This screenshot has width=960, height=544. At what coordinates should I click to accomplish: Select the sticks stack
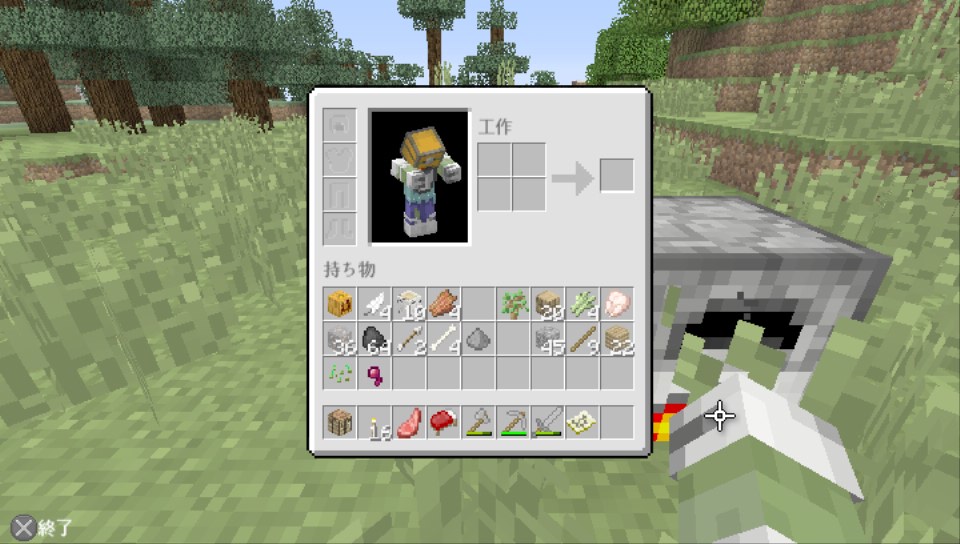pos(583,339)
